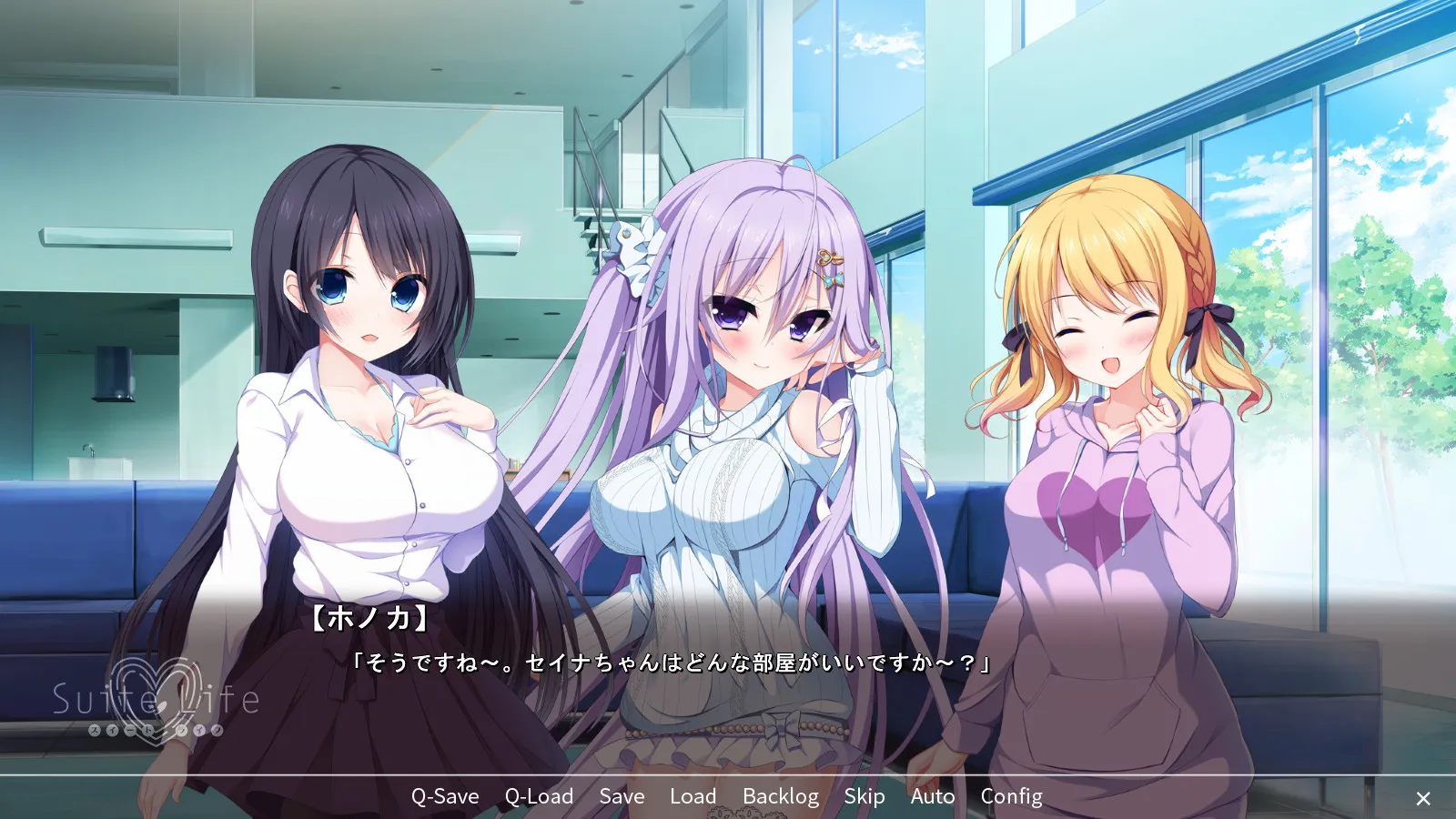This screenshot has height=819, width=1456.
Task: Hide the message window with X
Action: [x=1423, y=798]
